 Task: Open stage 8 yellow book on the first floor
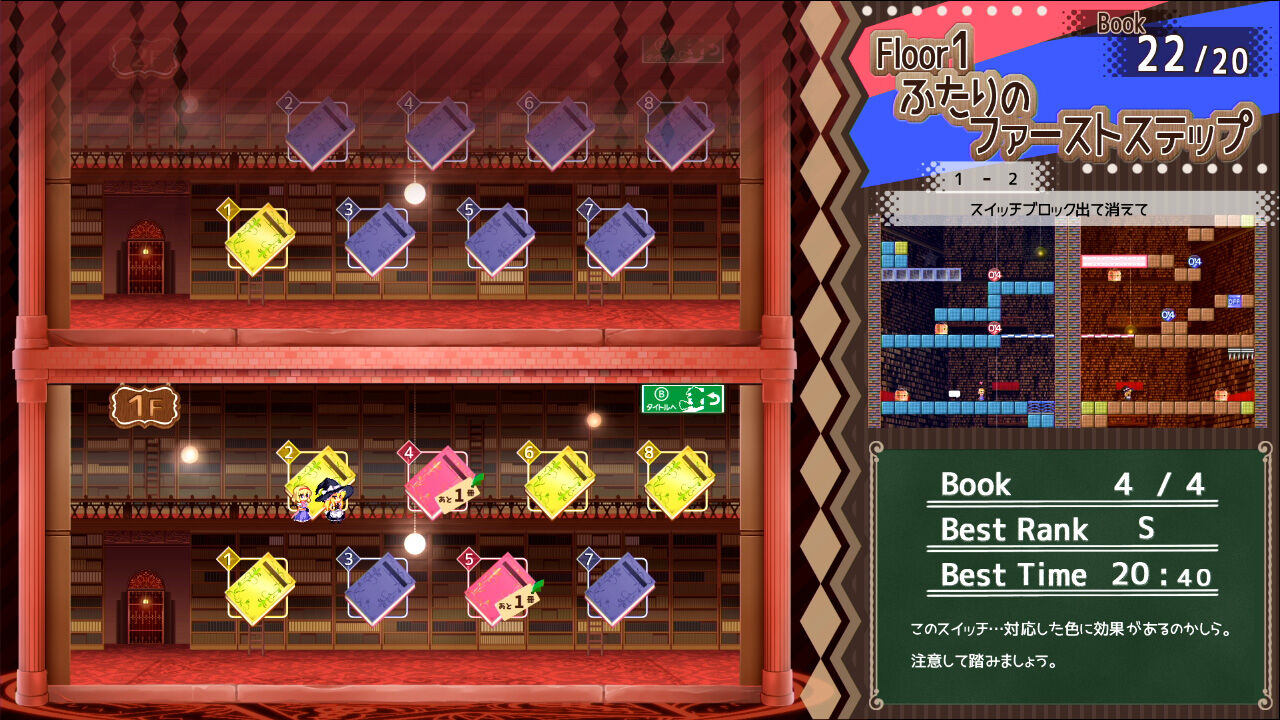coord(682,482)
